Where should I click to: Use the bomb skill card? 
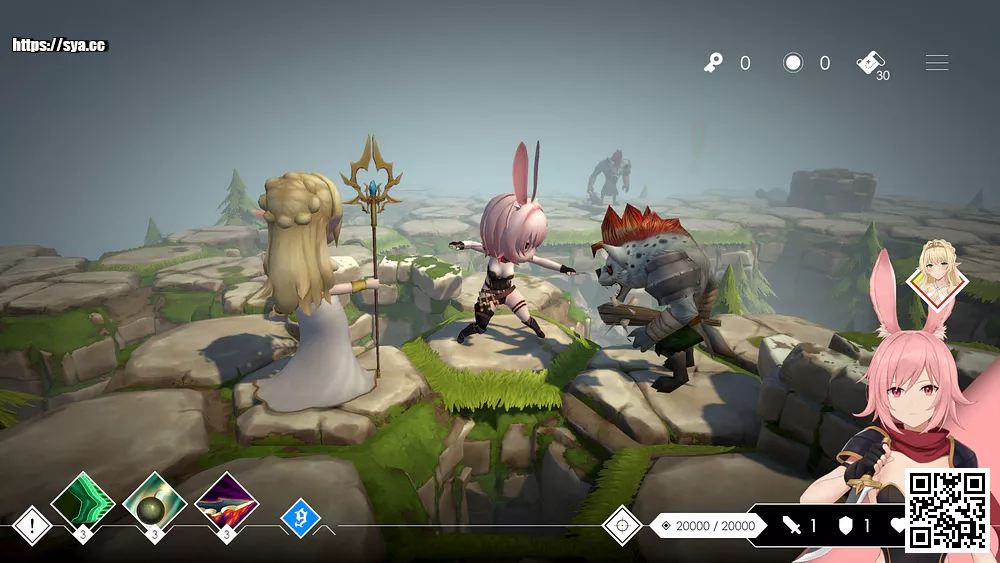coord(154,502)
